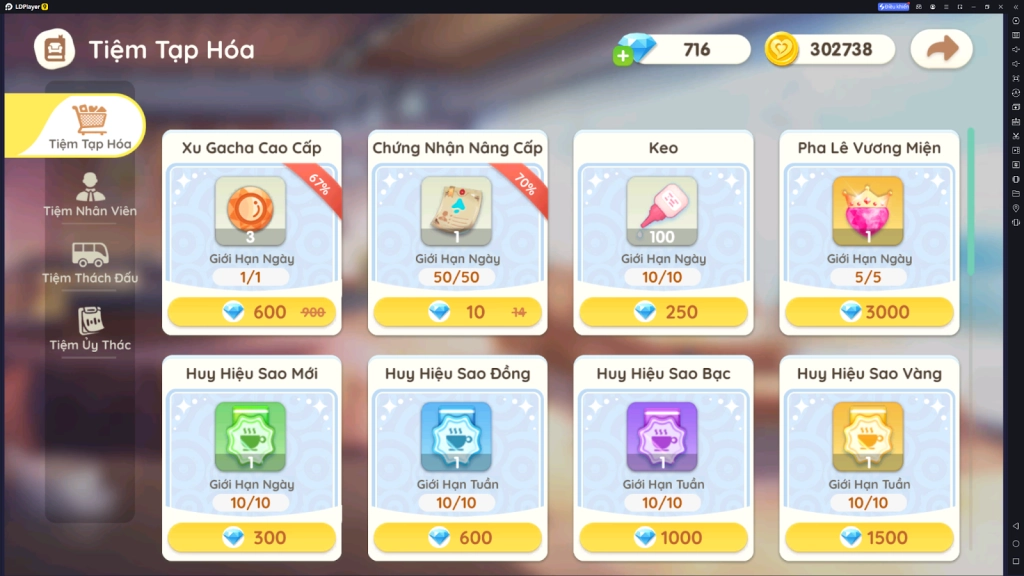The height and width of the screenshot is (576, 1024).
Task: Buy Chứng Nhận Nâng Cấp for 10 diamonds
Action: pos(458,312)
